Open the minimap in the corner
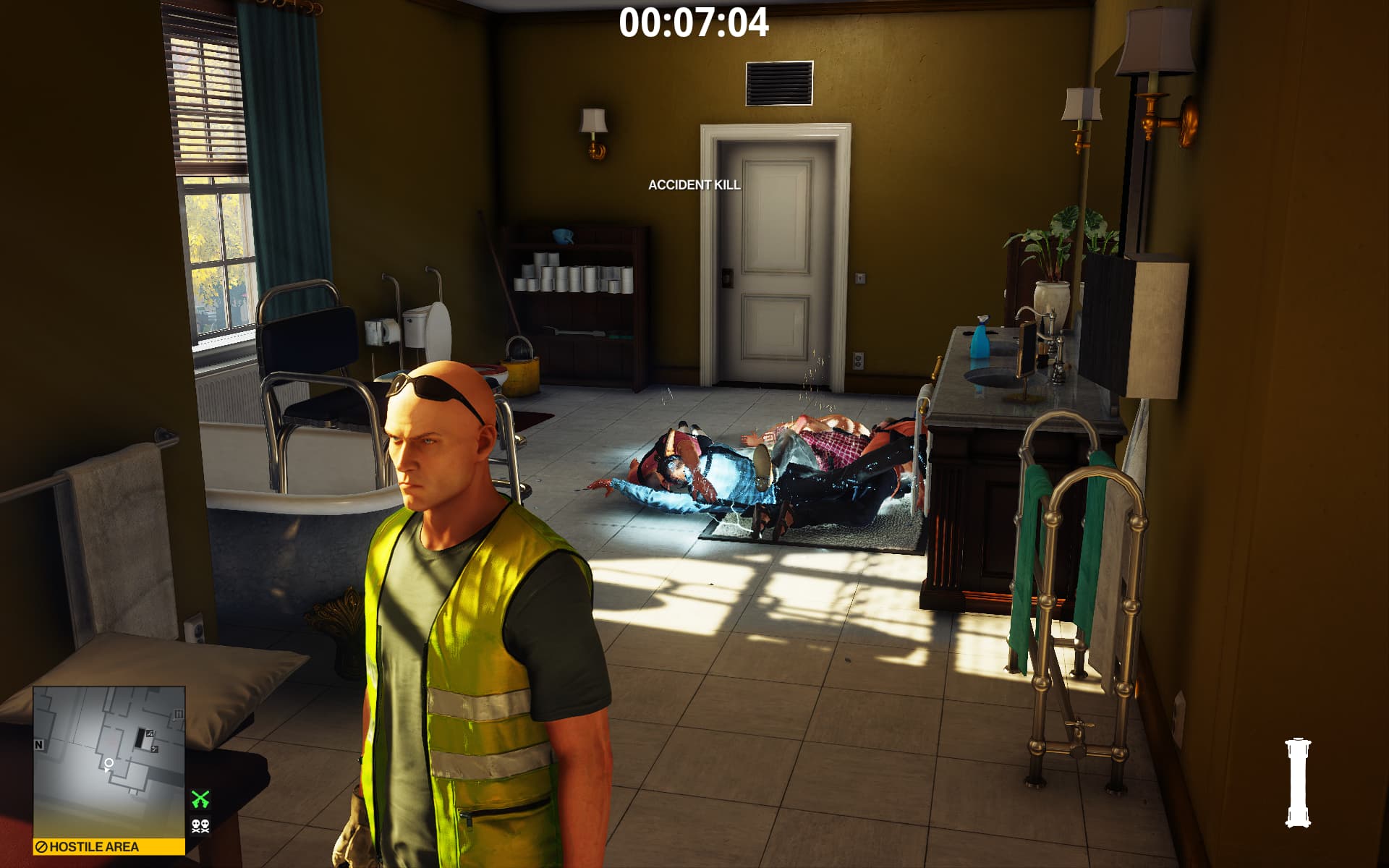 [x=109, y=761]
